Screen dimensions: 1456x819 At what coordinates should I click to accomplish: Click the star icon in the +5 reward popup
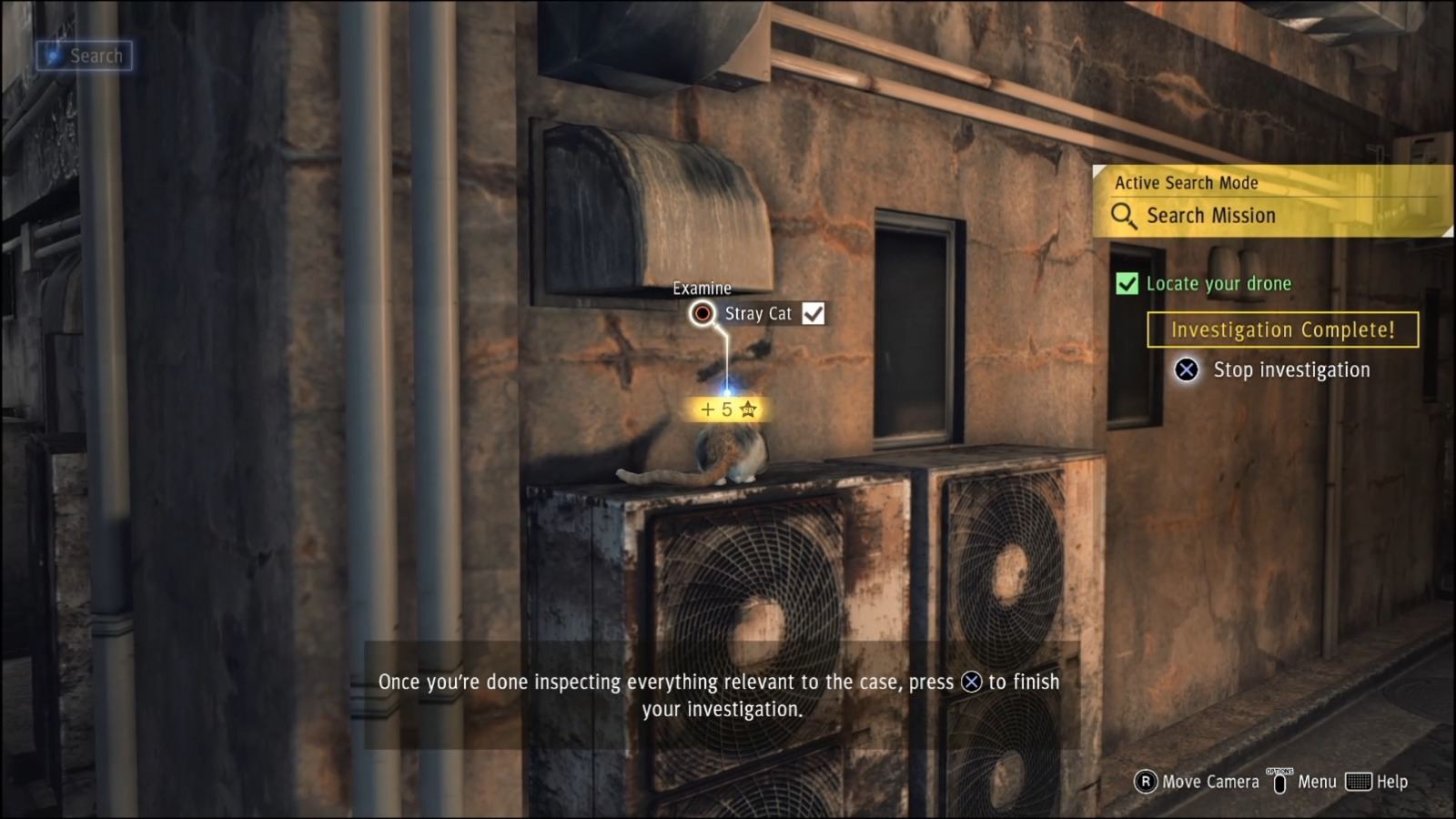pos(748,409)
